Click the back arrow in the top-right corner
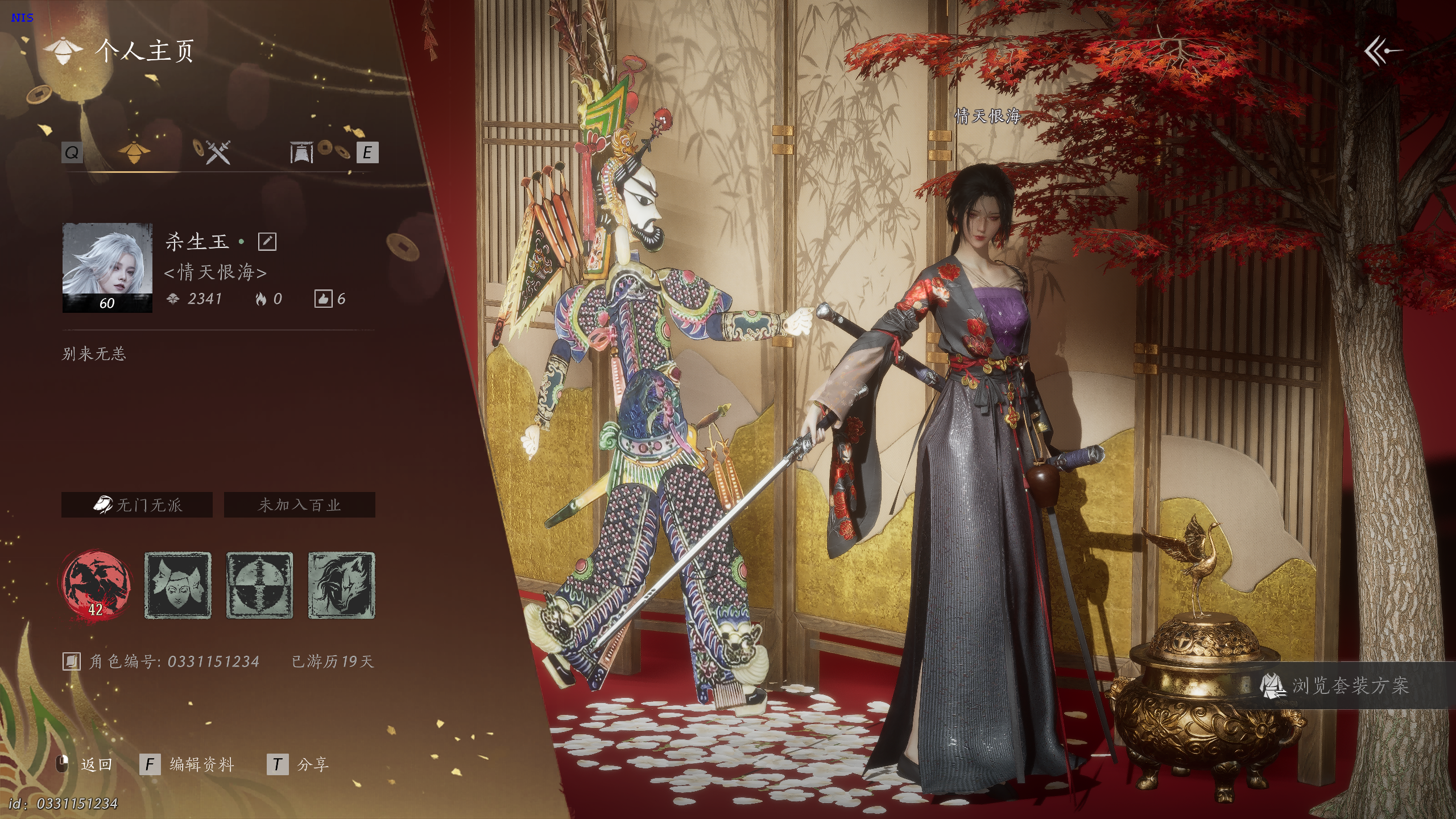Image resolution: width=1456 pixels, height=819 pixels. (1383, 52)
